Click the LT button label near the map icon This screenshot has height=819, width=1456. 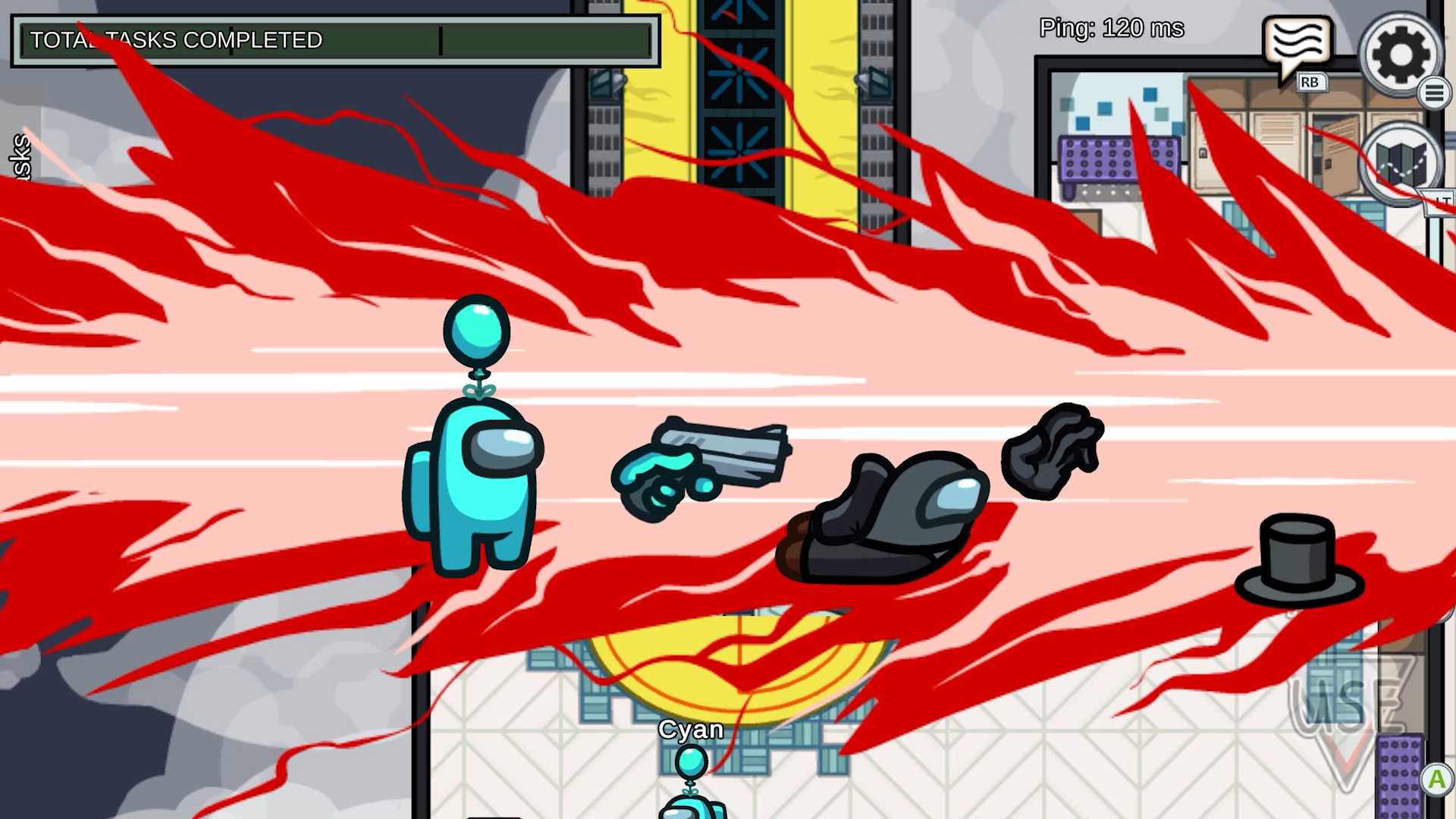point(1443,201)
